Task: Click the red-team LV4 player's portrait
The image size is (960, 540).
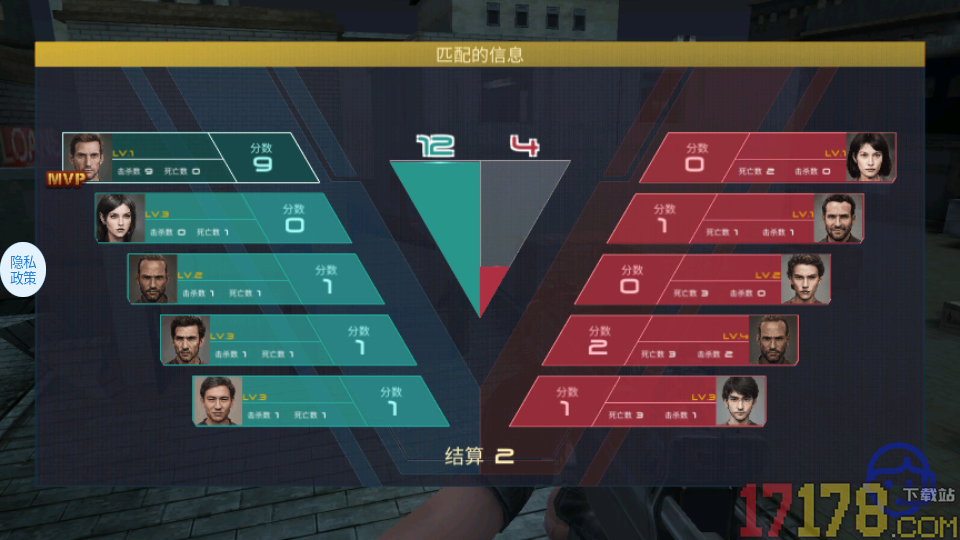Action: tap(774, 340)
